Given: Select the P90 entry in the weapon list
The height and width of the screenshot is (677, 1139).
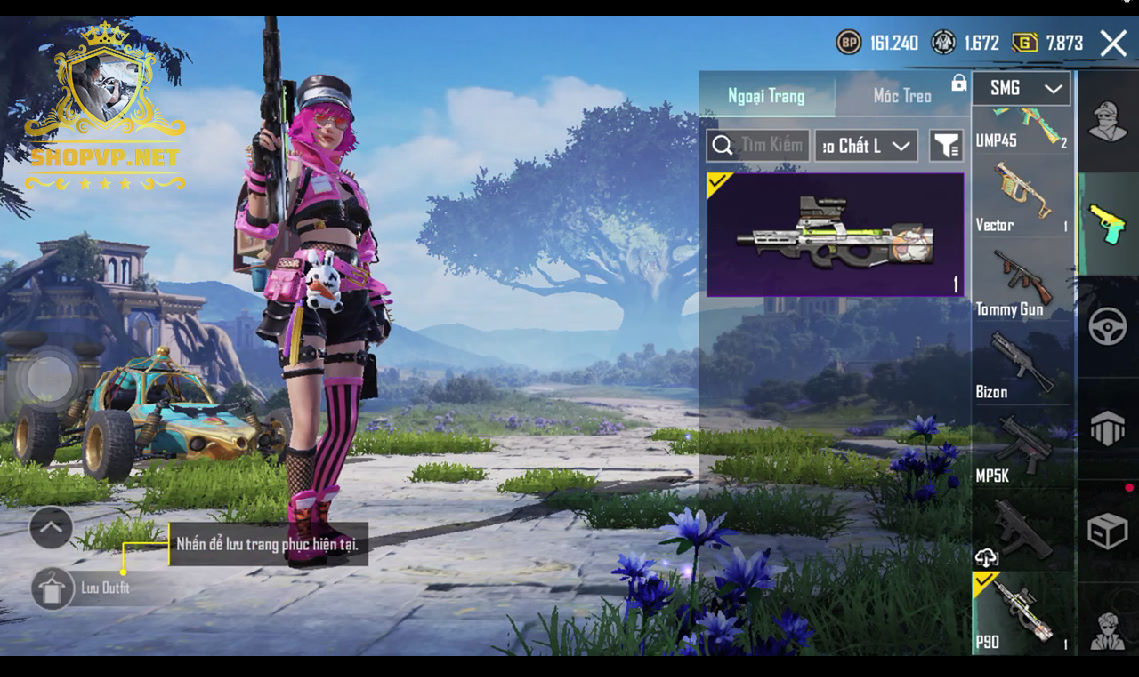Looking at the screenshot, I should click(x=1021, y=613).
